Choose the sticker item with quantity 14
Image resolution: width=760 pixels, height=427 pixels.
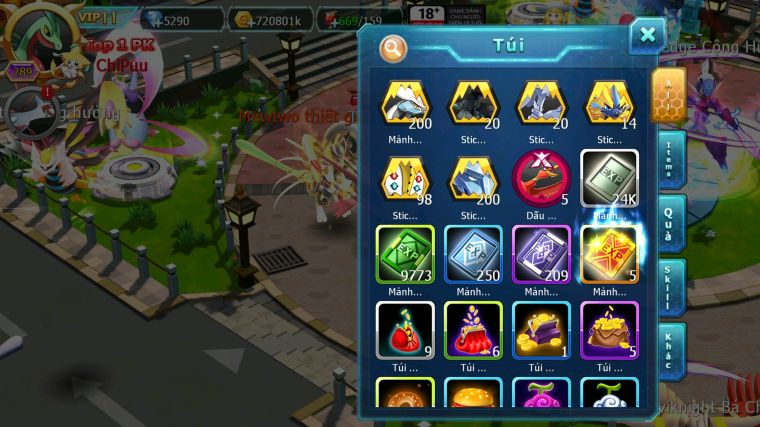point(609,103)
